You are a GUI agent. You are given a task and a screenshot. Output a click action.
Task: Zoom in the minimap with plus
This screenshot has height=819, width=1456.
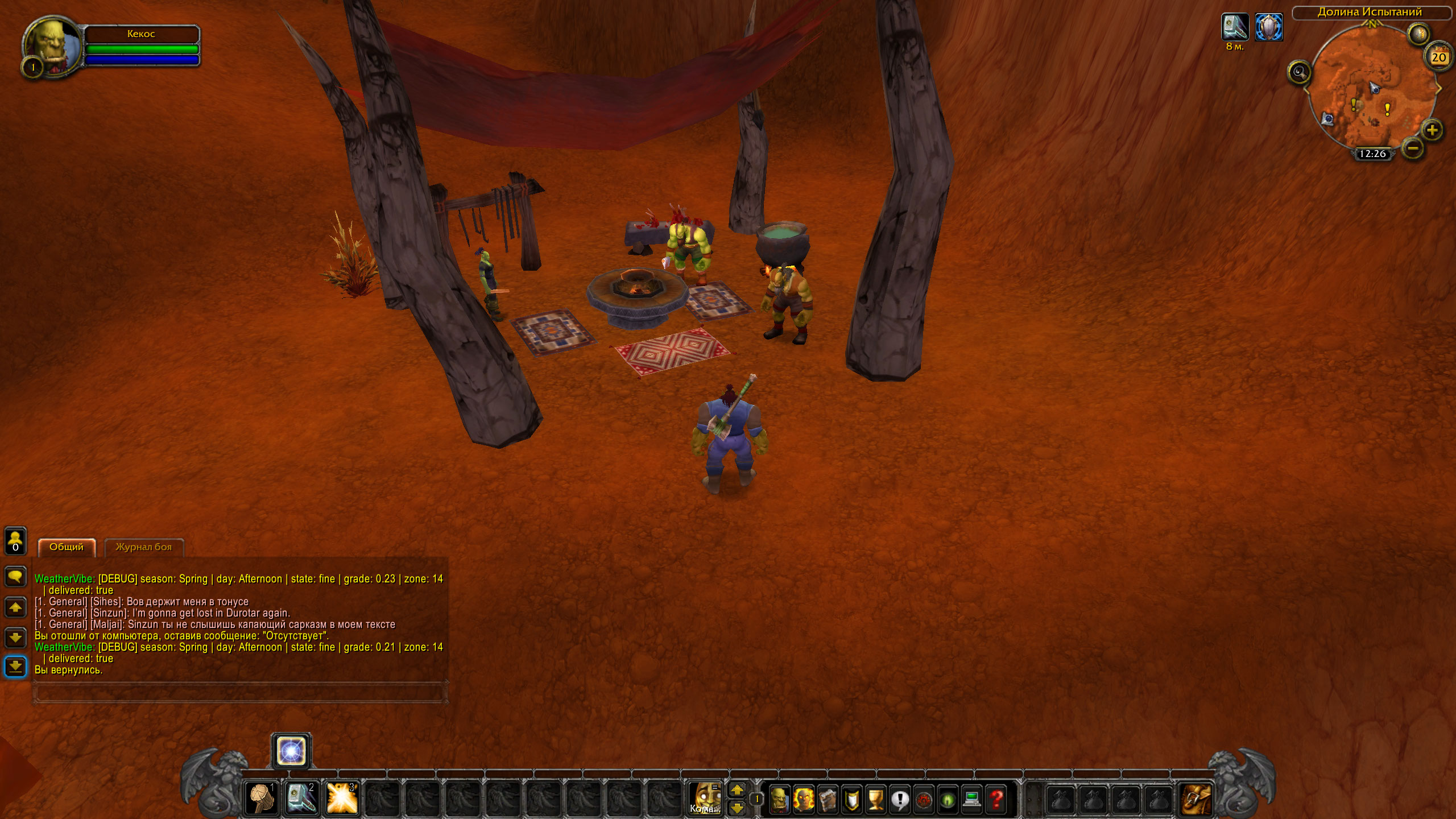click(x=1432, y=130)
